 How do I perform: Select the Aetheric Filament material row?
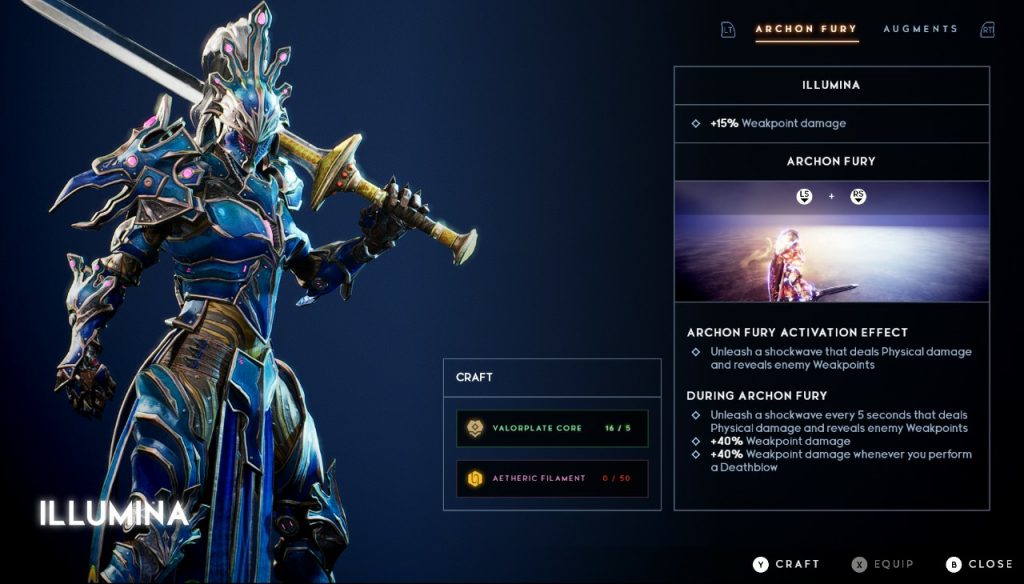[552, 478]
